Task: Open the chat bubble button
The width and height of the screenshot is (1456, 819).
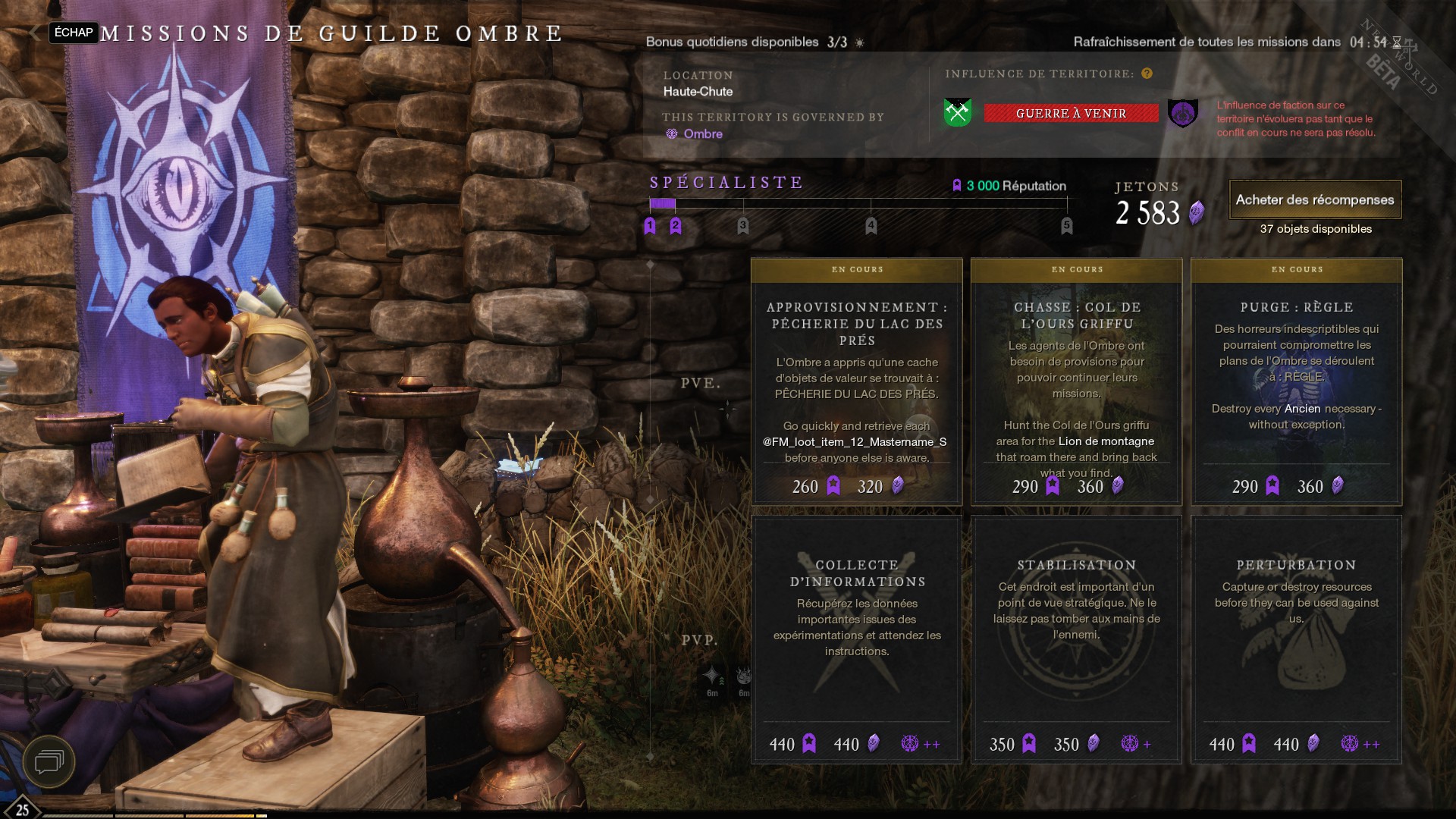Action: pos(49,761)
